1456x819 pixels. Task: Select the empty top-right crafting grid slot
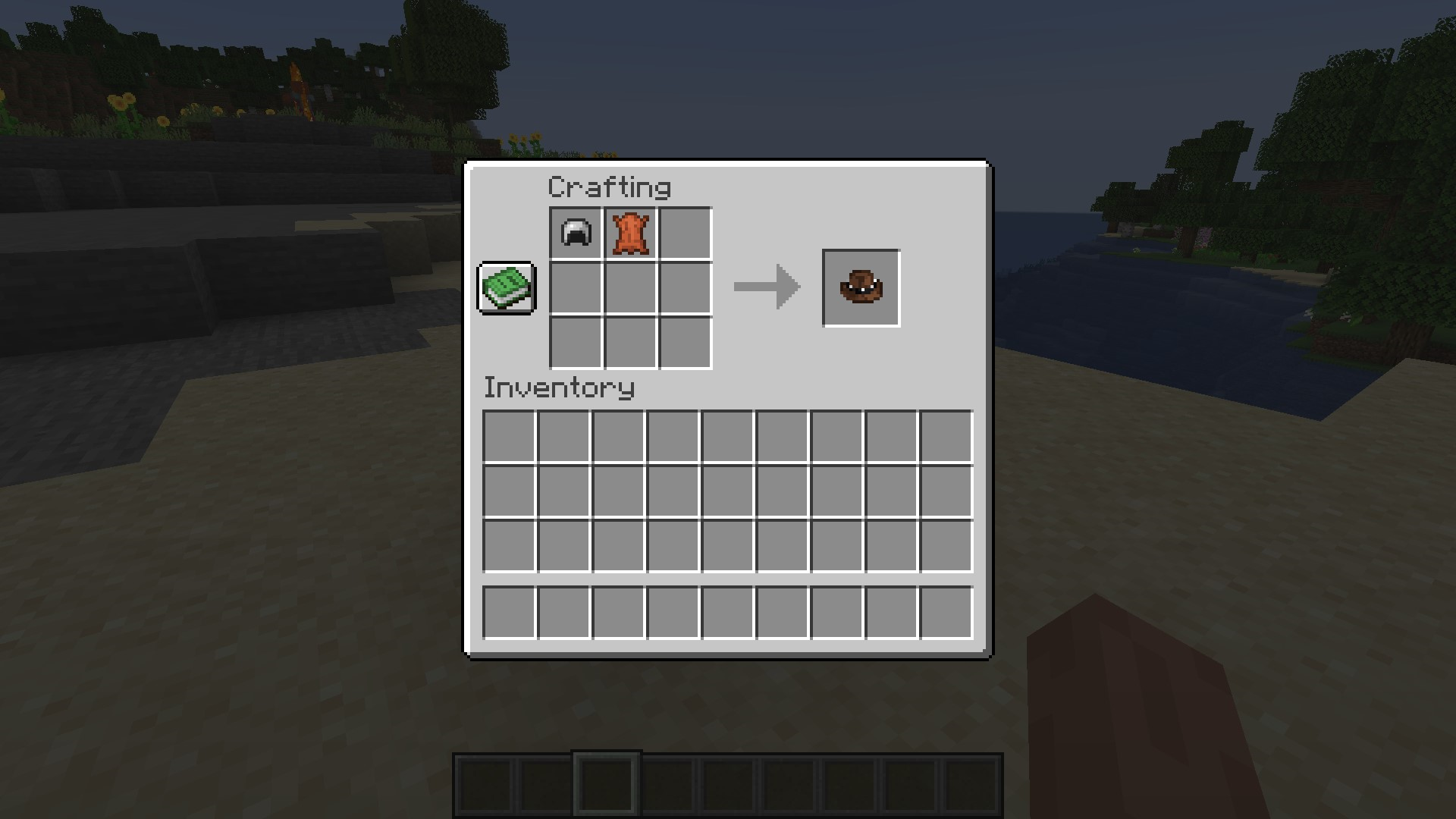click(686, 234)
